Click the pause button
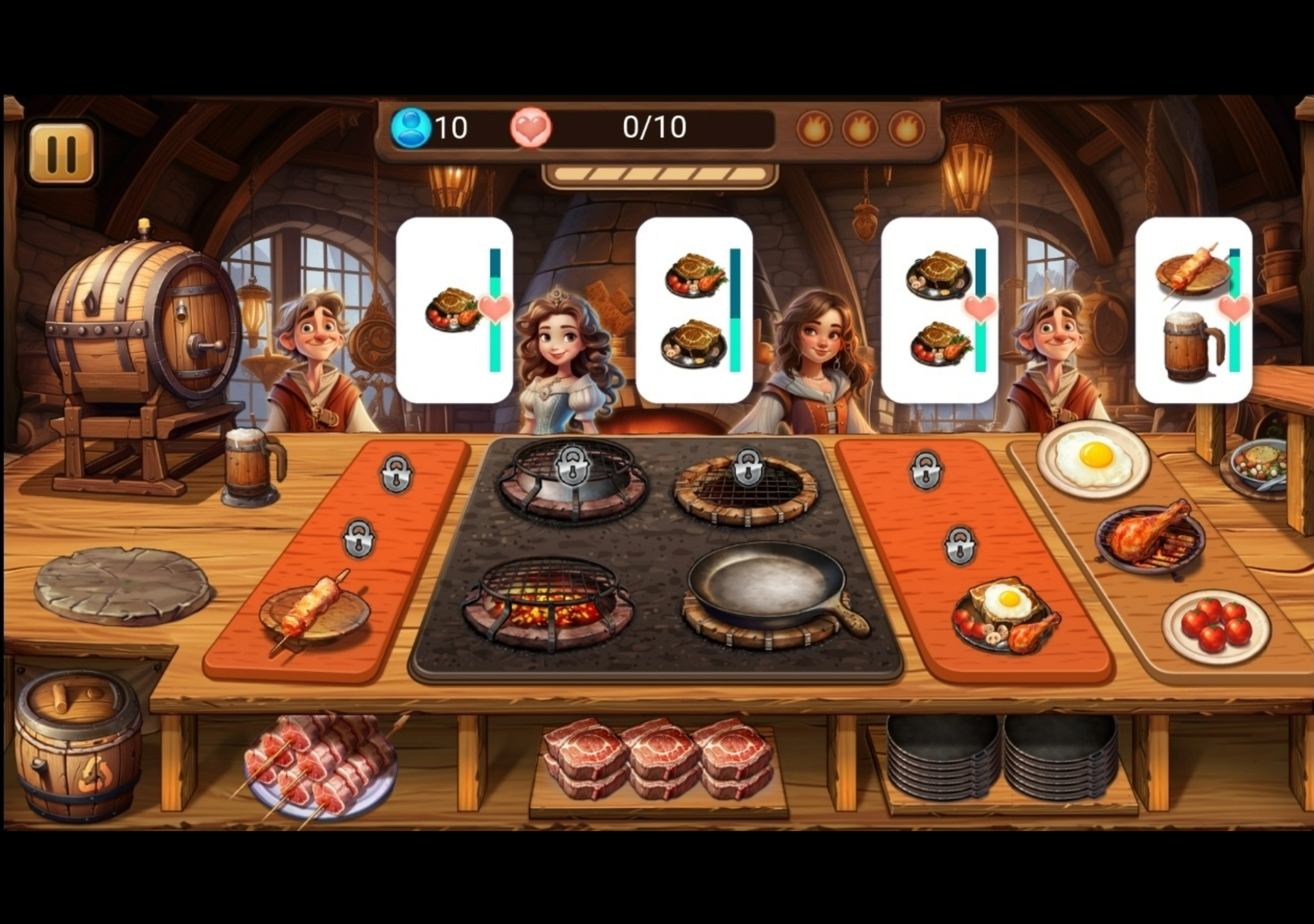The width and height of the screenshot is (1314, 924). (63, 150)
